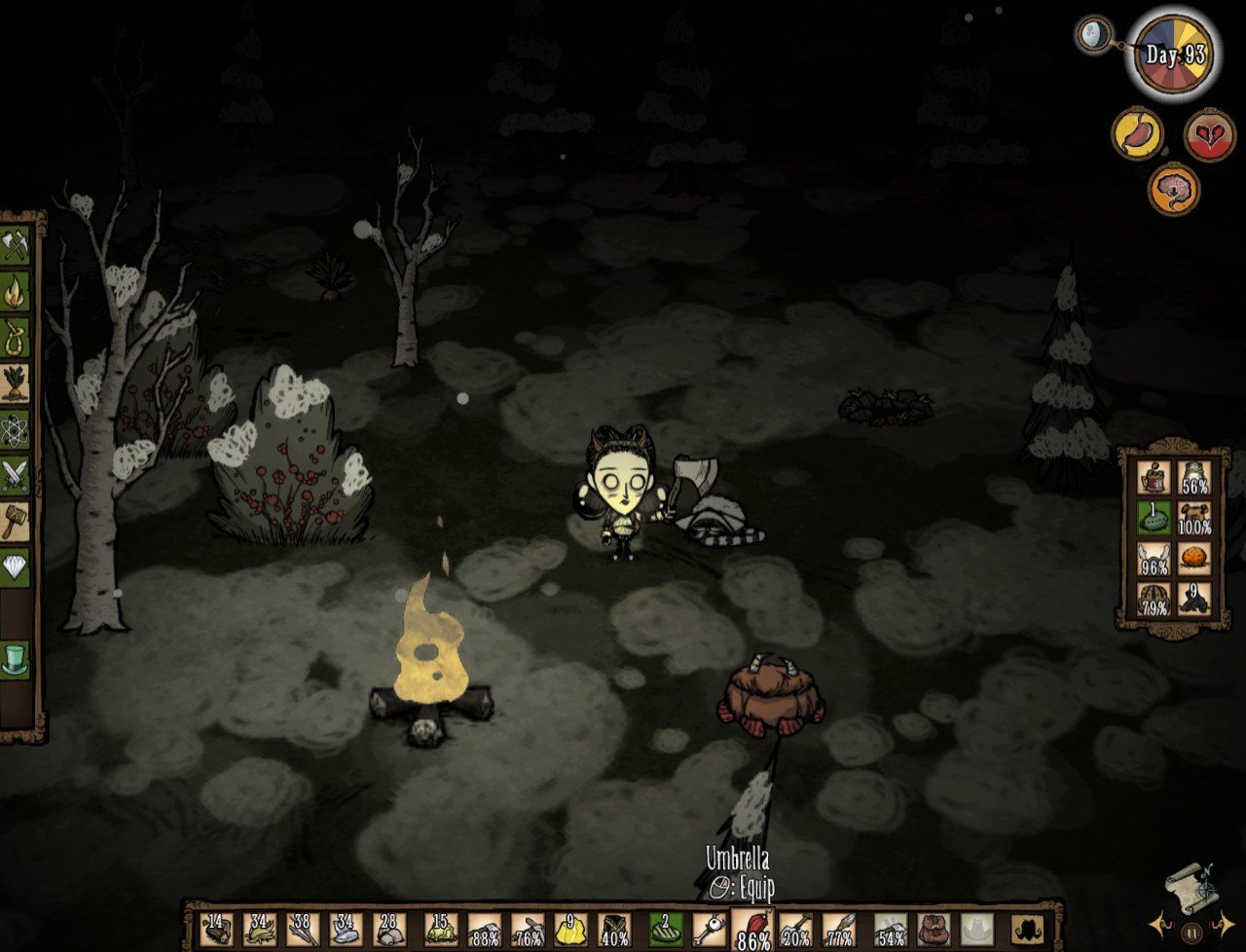Viewport: 1246px width, 952px height.
Task: Select the log stack of 14
Action: click(x=216, y=930)
